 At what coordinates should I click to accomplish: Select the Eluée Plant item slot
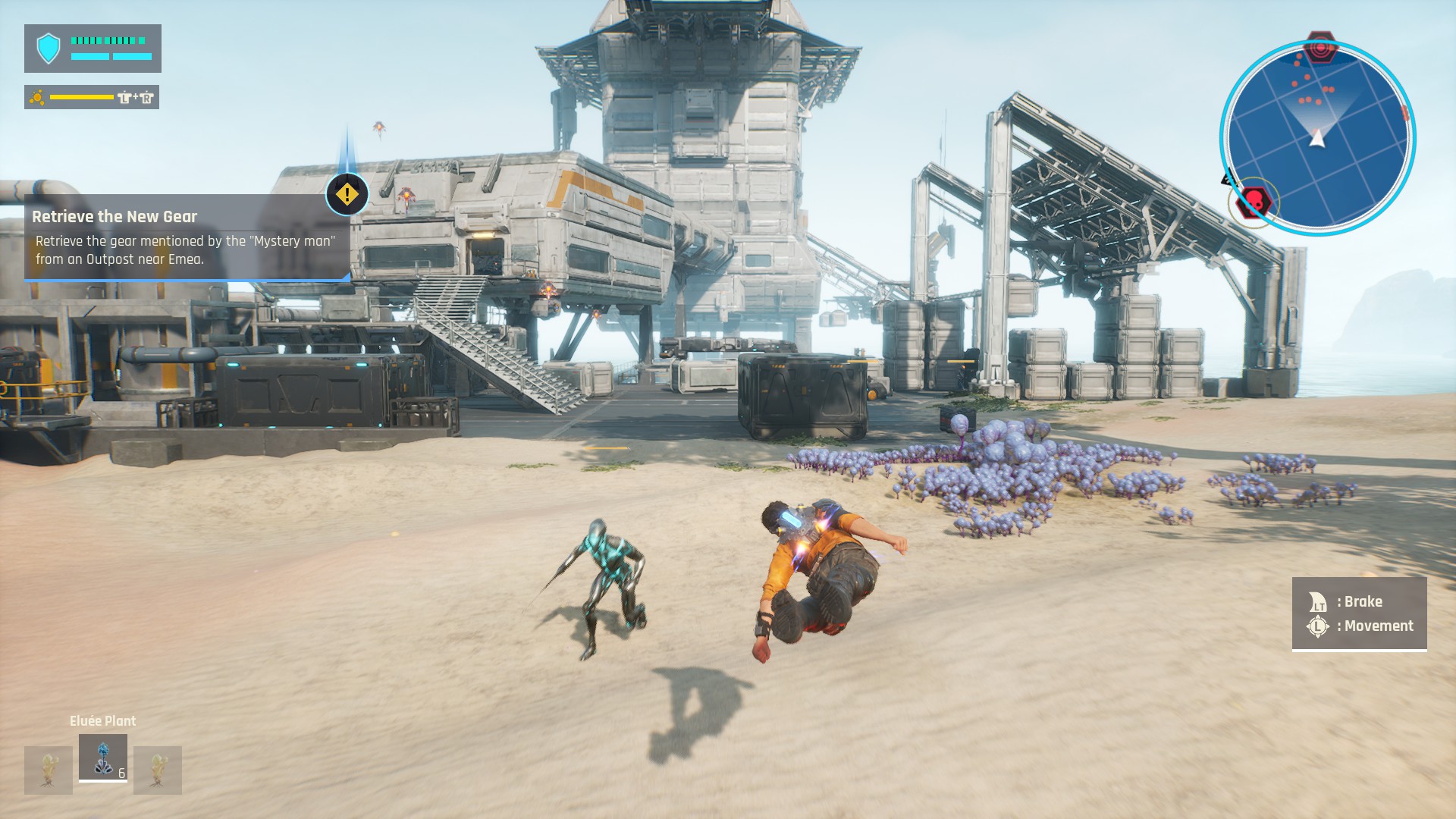click(103, 757)
